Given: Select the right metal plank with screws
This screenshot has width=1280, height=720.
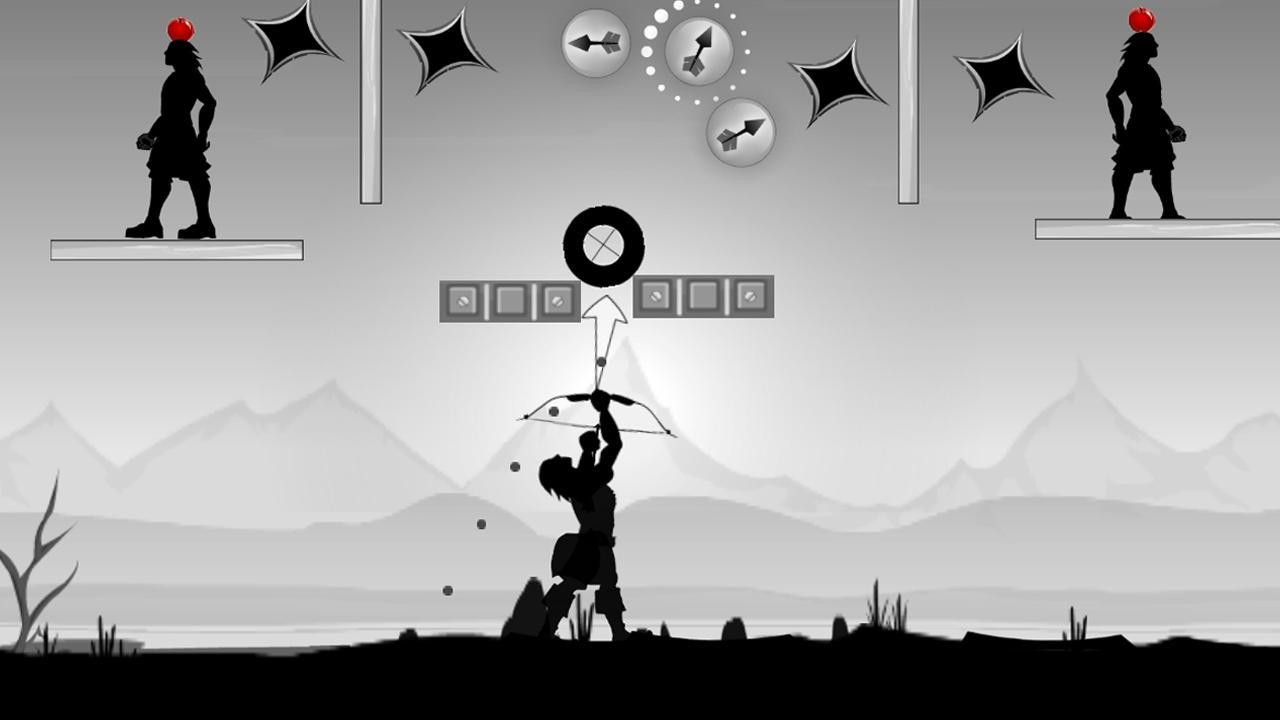Looking at the screenshot, I should coord(706,296).
